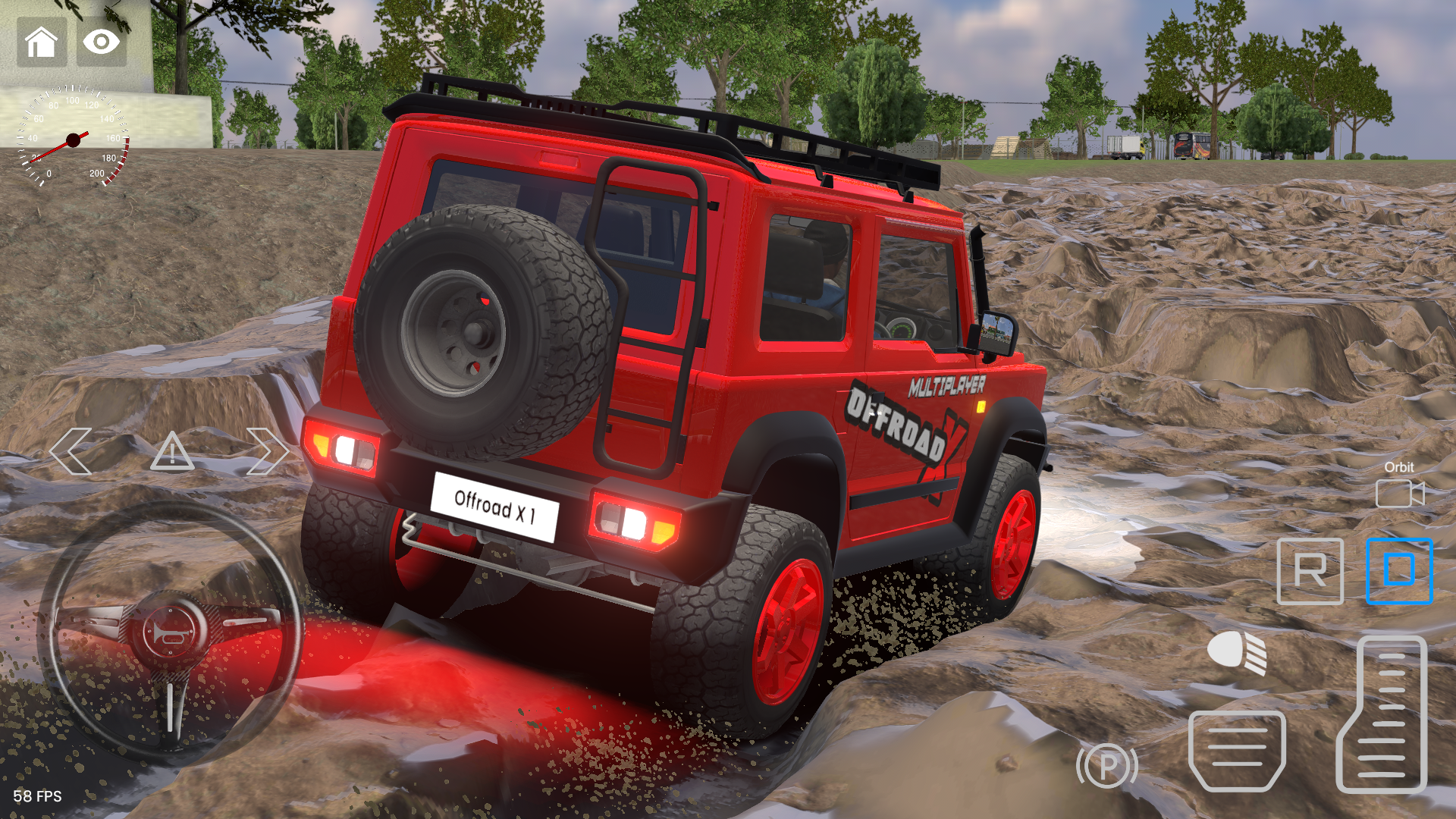Click the Orbit text label
This screenshot has width=1456, height=819.
click(1398, 467)
